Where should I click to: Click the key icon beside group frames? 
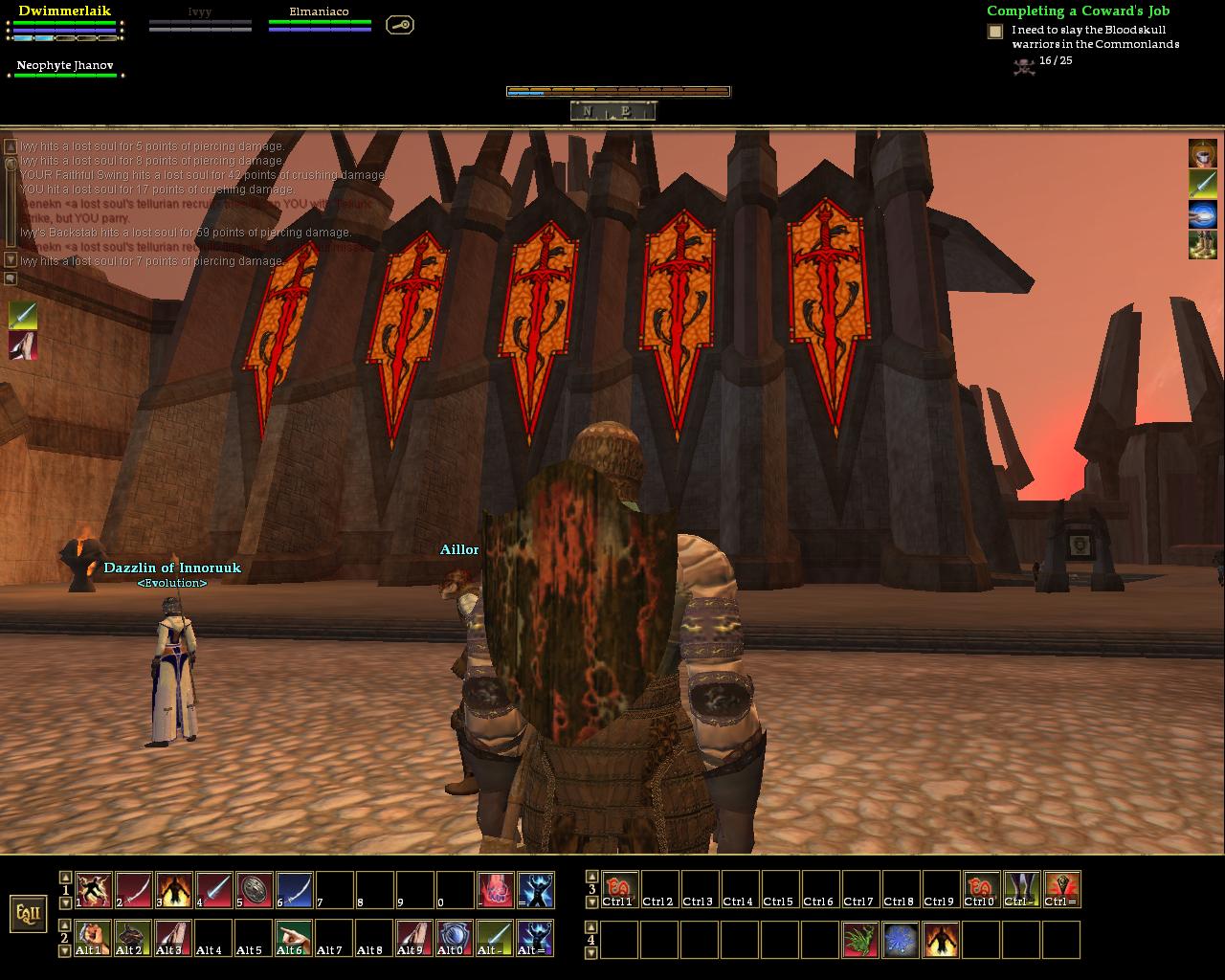400,25
